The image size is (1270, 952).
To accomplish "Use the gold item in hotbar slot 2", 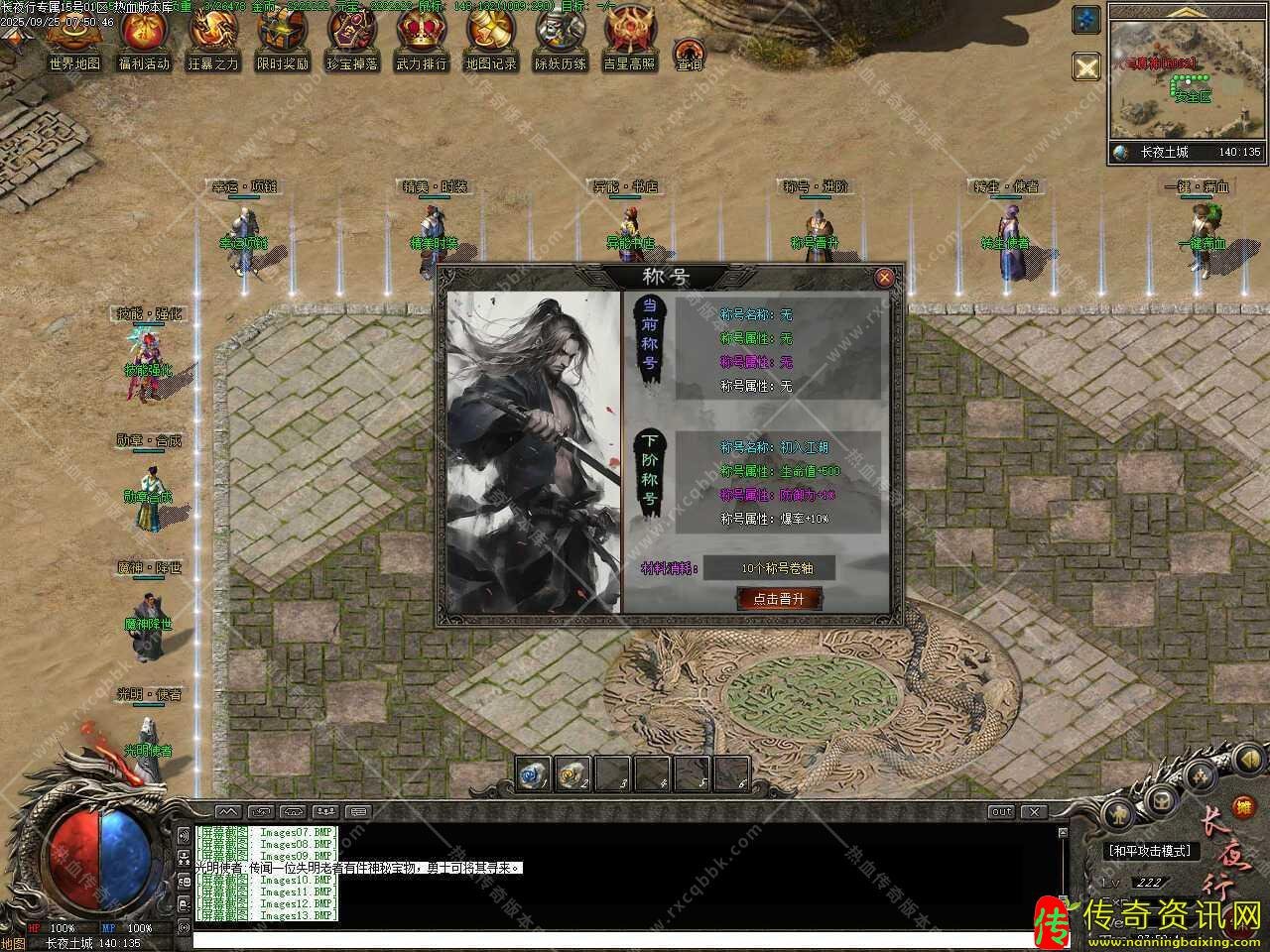I will [573, 773].
